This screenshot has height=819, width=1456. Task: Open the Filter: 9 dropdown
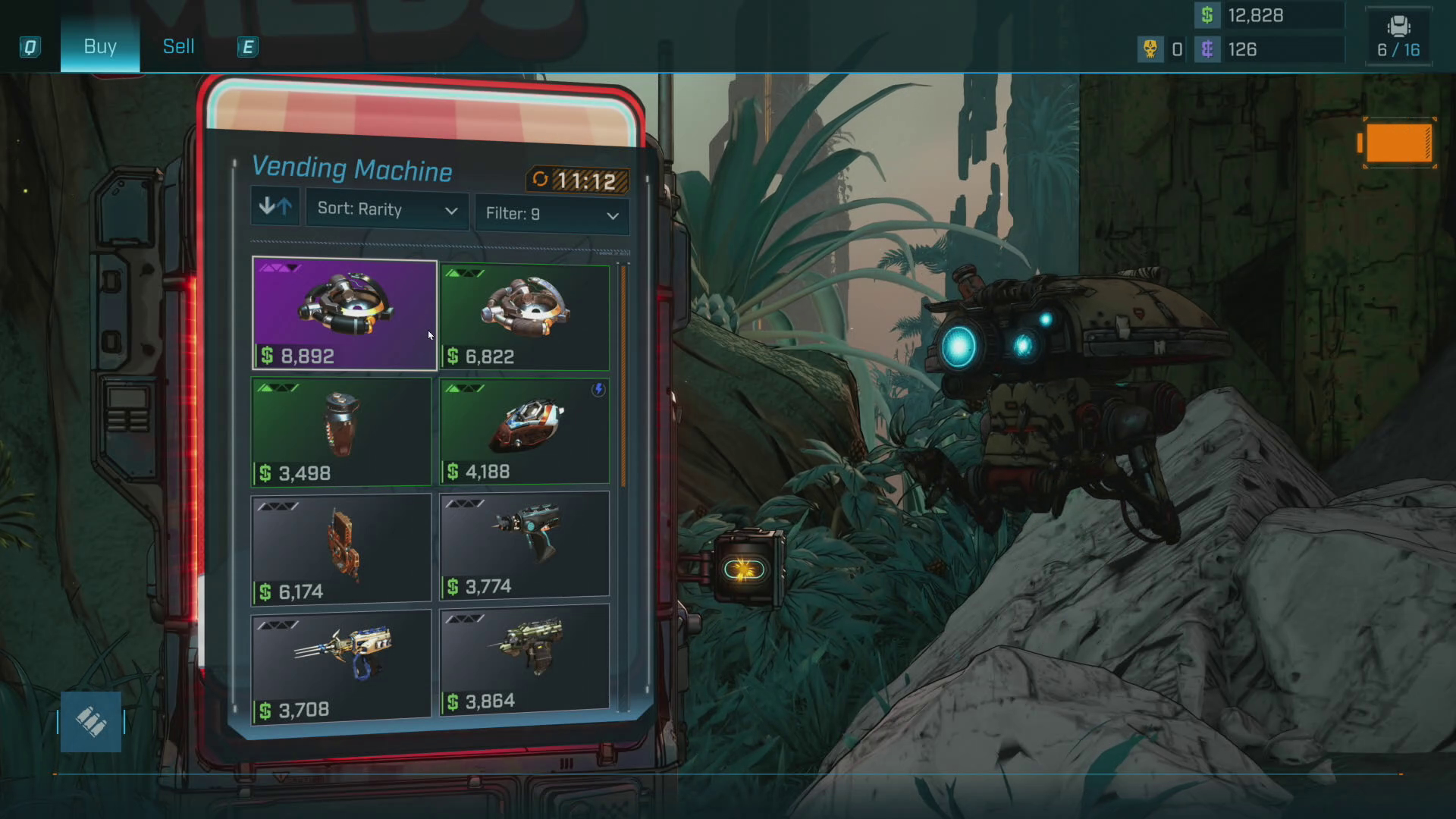point(551,214)
